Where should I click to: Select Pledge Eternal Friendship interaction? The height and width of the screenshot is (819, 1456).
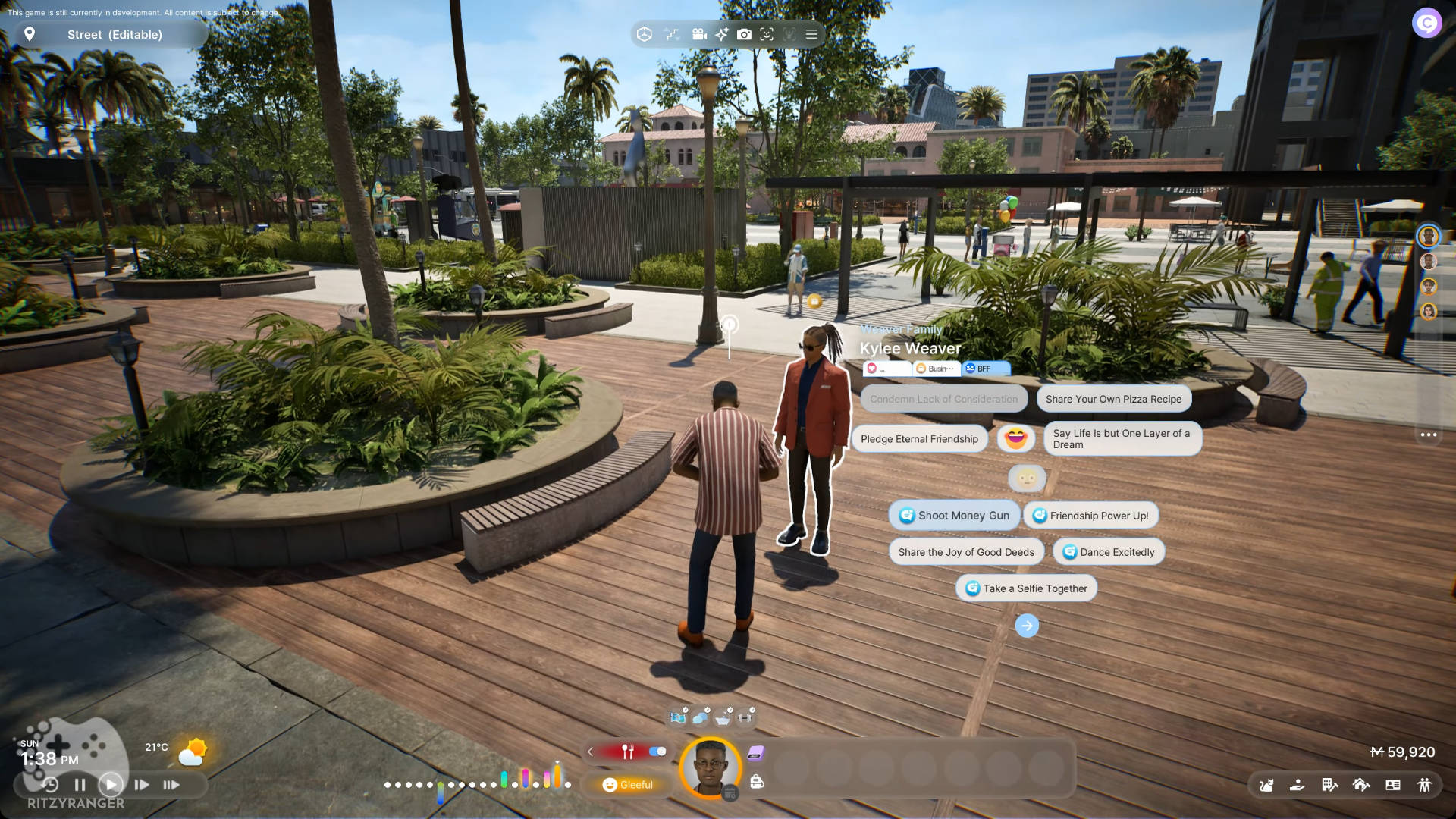click(x=919, y=439)
